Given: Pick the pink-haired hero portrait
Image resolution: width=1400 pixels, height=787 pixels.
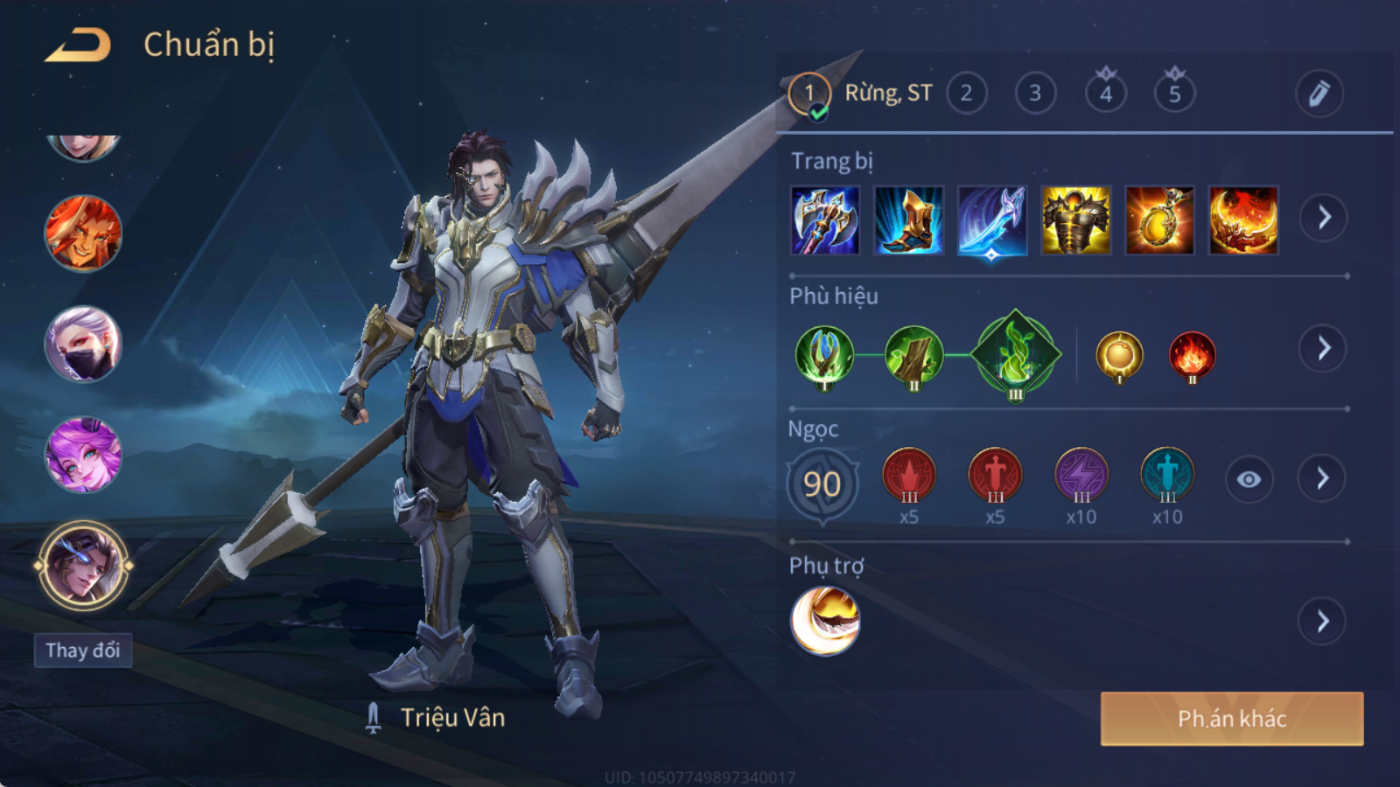Looking at the screenshot, I should point(83,455).
